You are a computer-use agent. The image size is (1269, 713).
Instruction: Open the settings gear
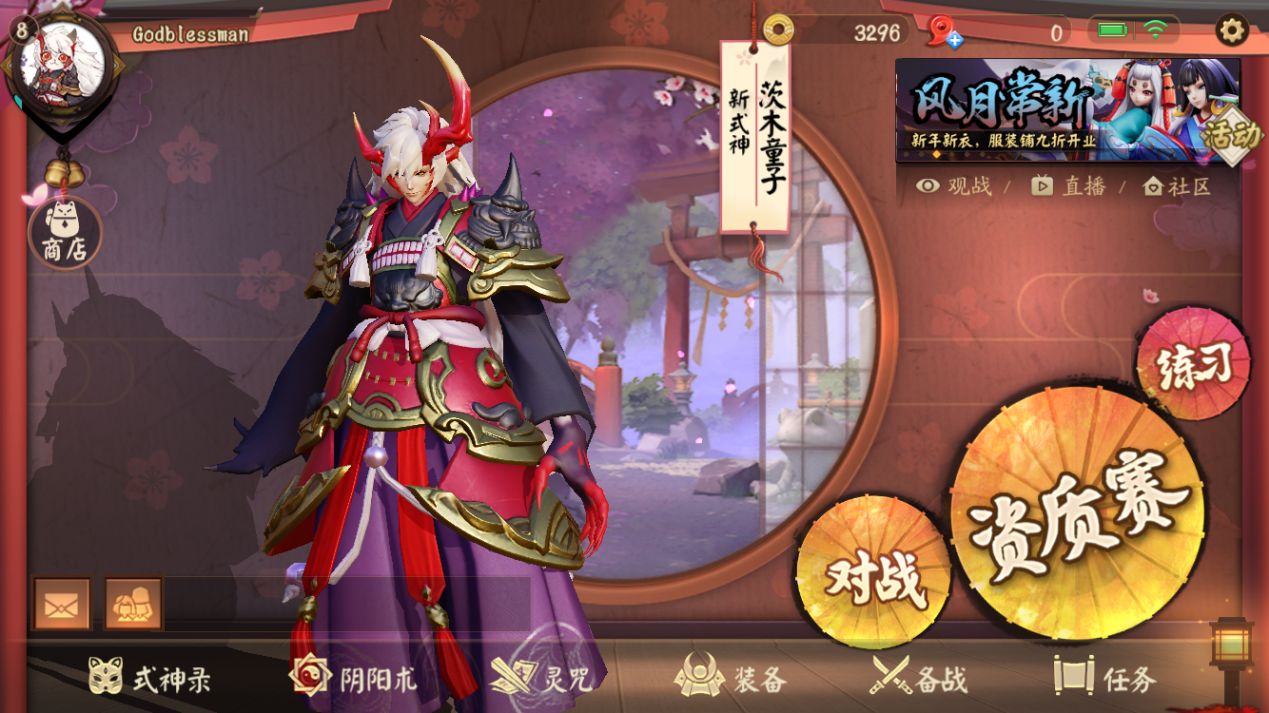coord(1231,30)
